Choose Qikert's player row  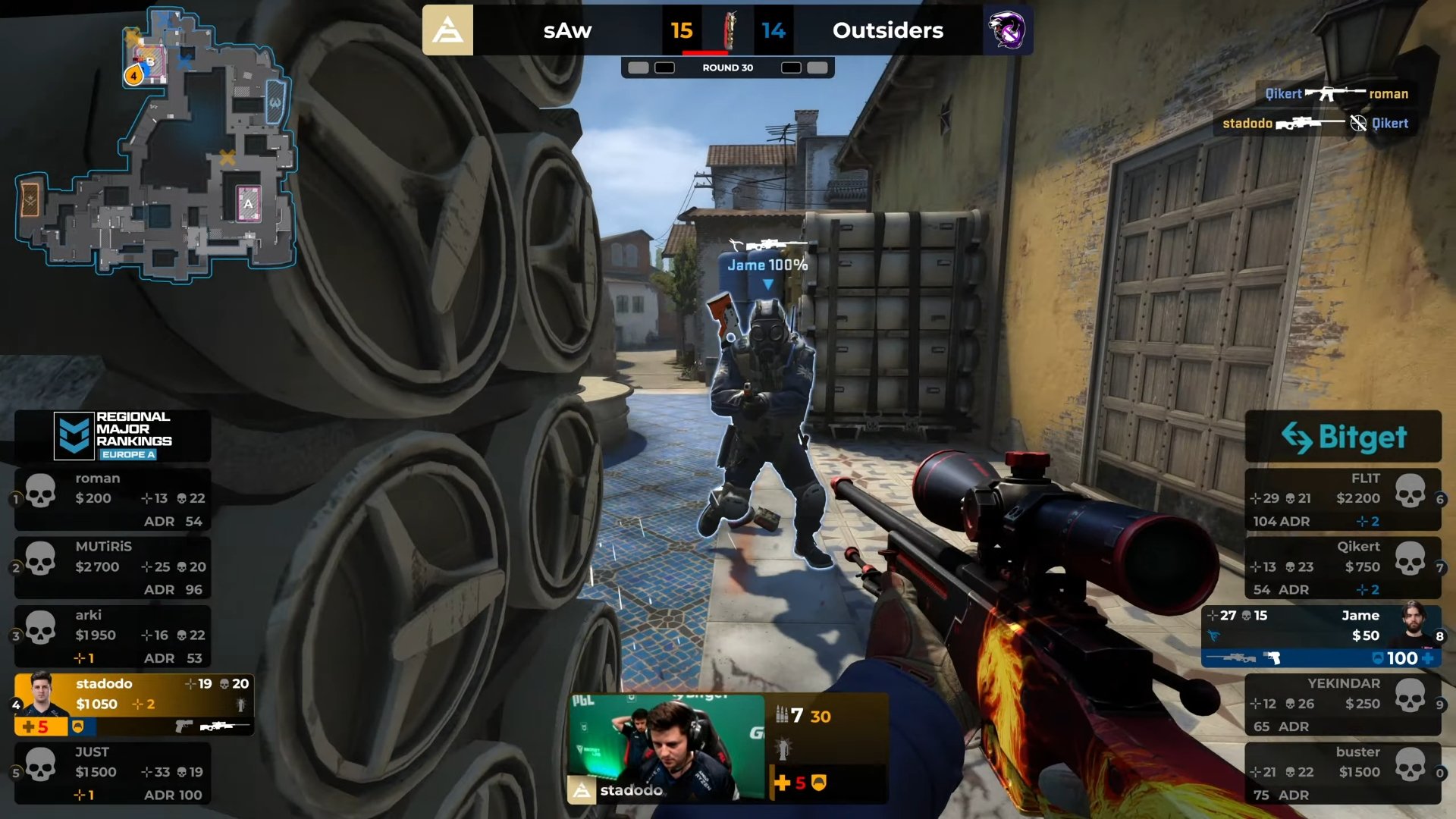tap(1342, 567)
